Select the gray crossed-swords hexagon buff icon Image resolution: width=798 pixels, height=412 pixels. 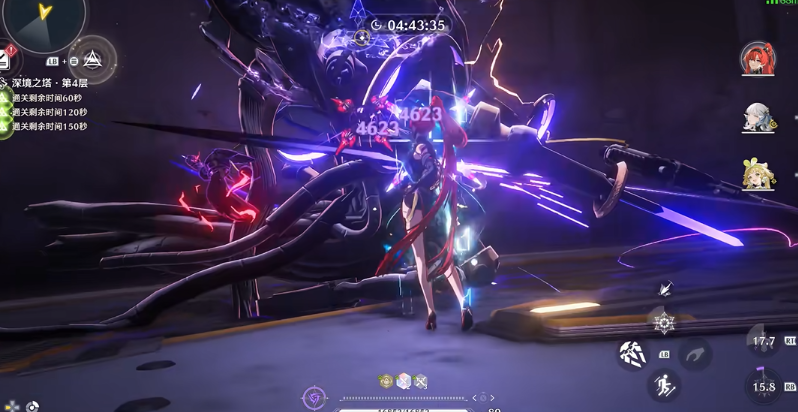421,381
